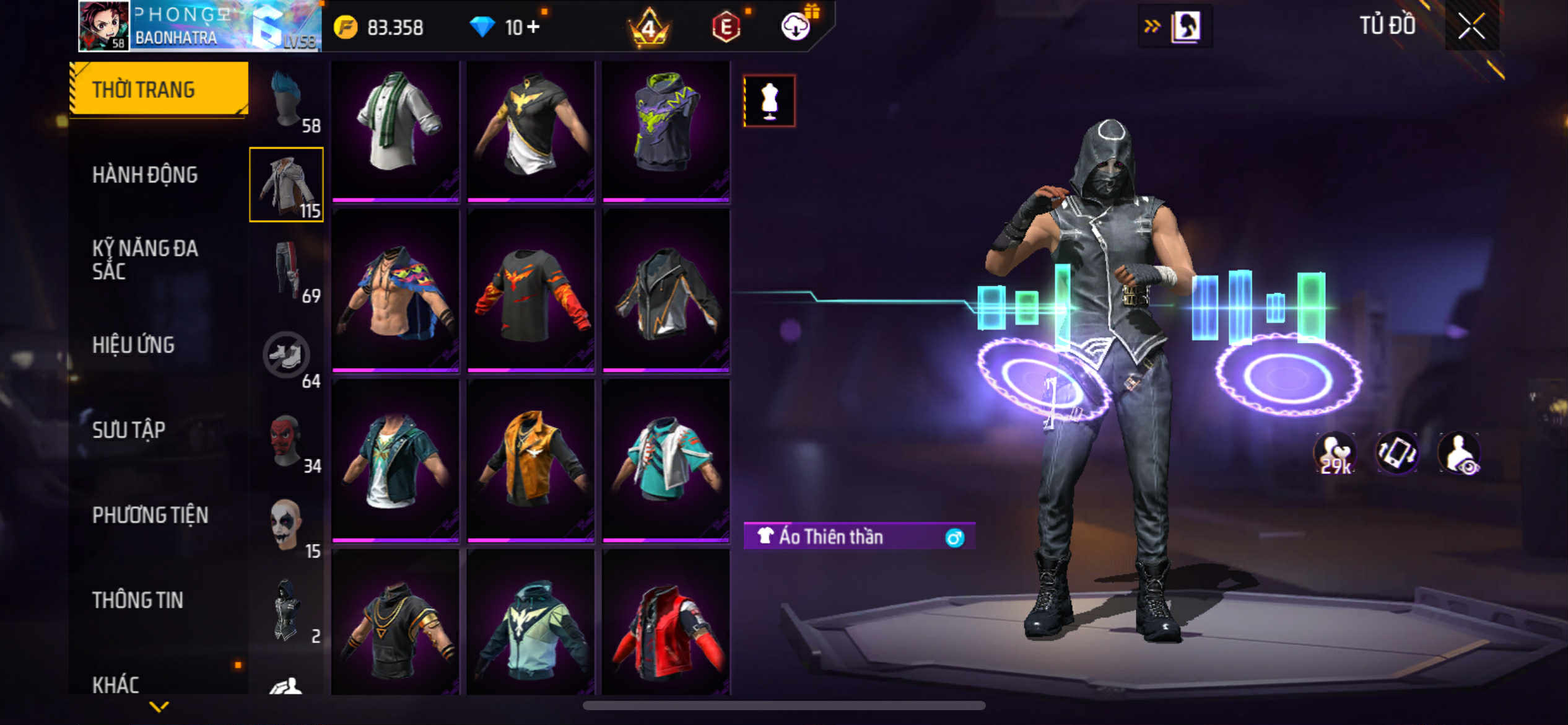Open the cloud download icon
1568x725 pixels.
[x=796, y=27]
